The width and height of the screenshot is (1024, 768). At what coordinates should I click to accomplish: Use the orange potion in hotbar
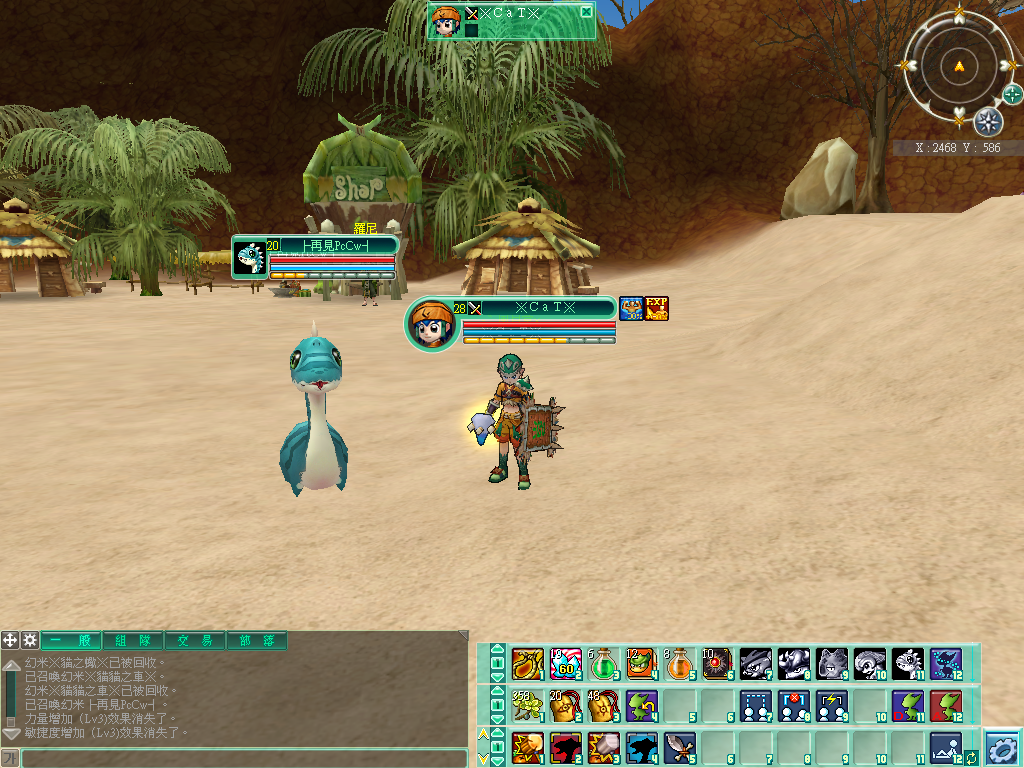(x=680, y=663)
